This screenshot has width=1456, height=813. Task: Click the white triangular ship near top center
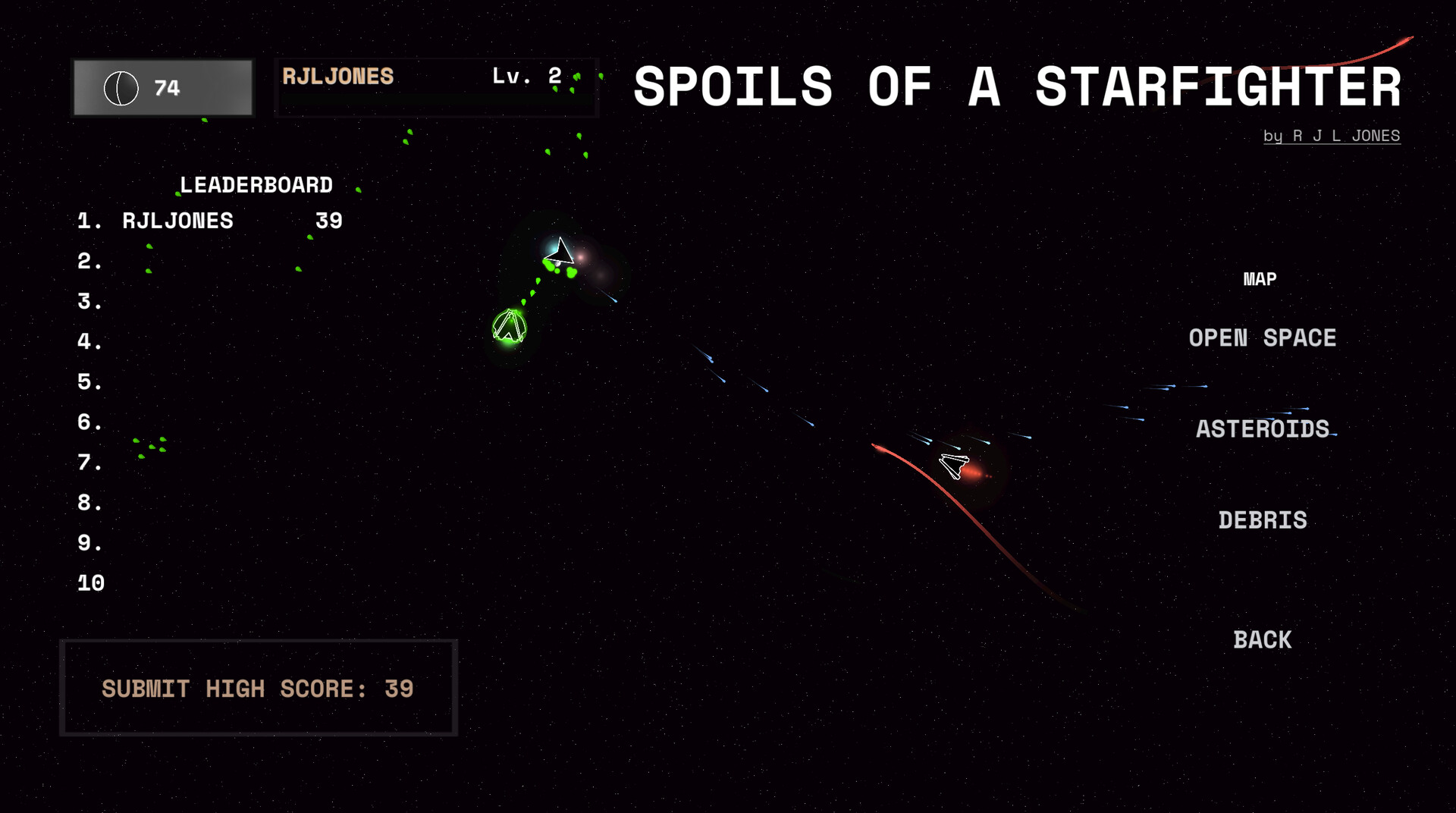pyautogui.click(x=561, y=250)
